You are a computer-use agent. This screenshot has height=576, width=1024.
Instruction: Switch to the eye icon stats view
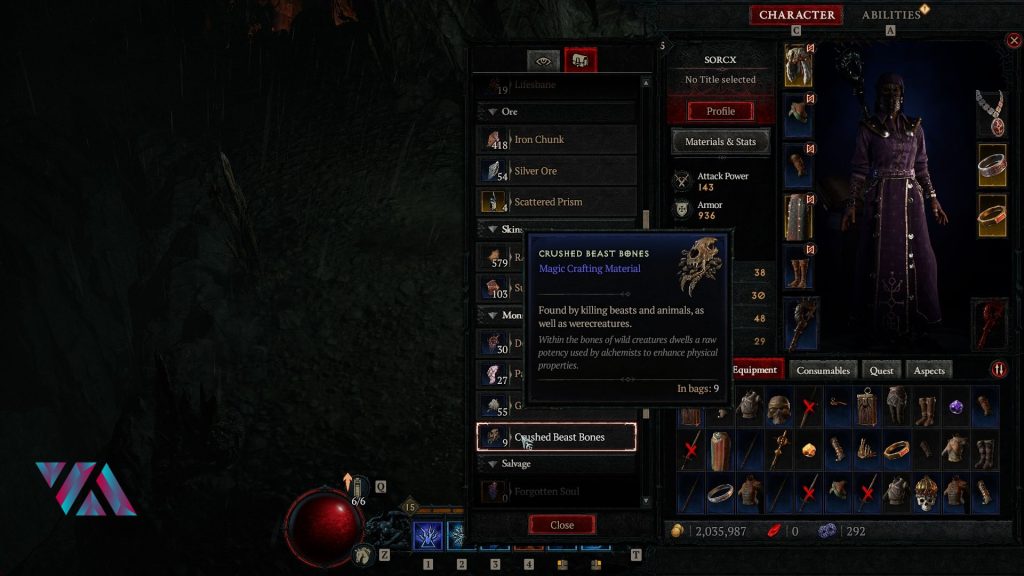click(544, 61)
